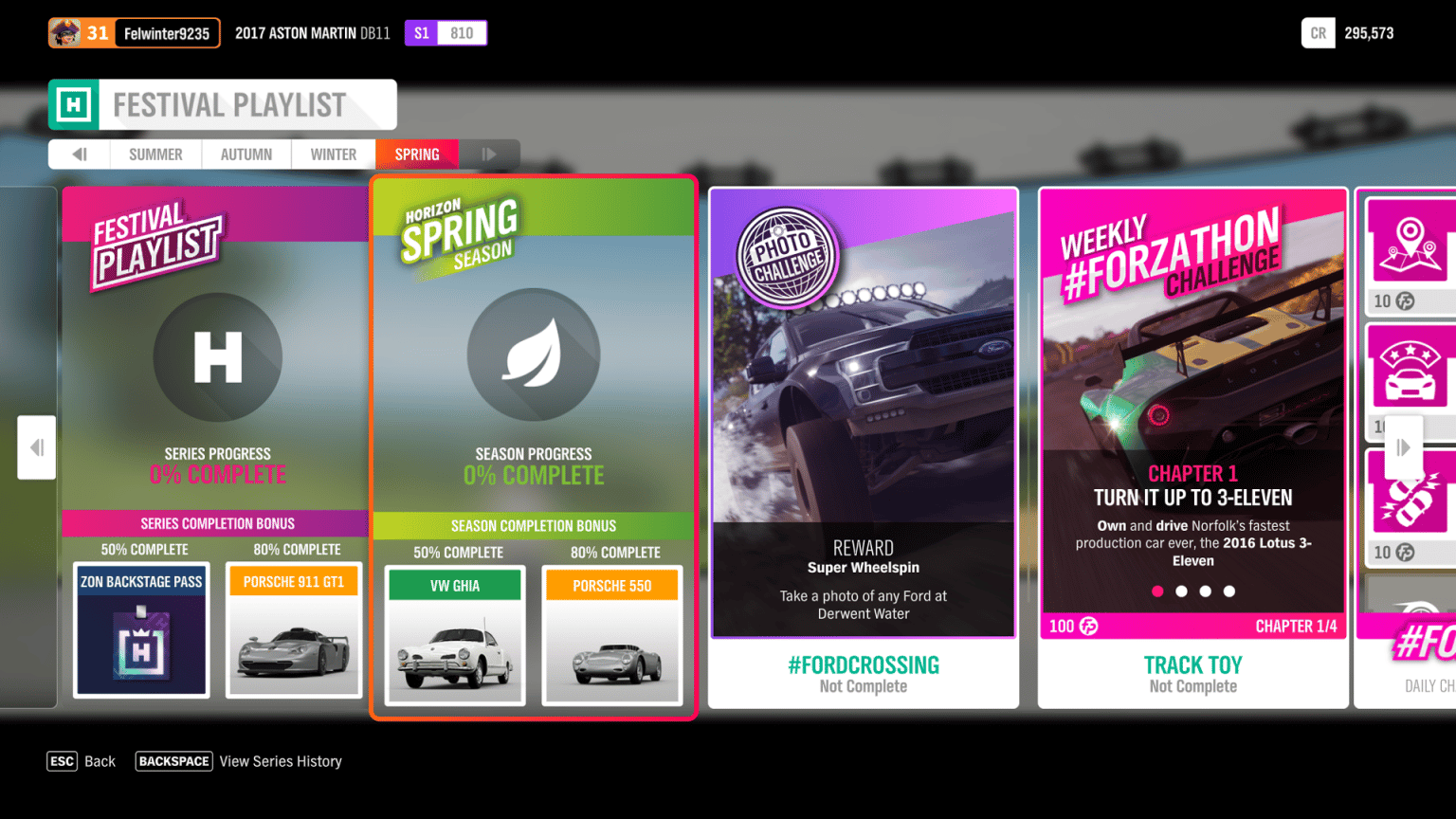1456x819 pixels.
Task: Click the green H logo beside Festival Playlist
Action: [72, 104]
